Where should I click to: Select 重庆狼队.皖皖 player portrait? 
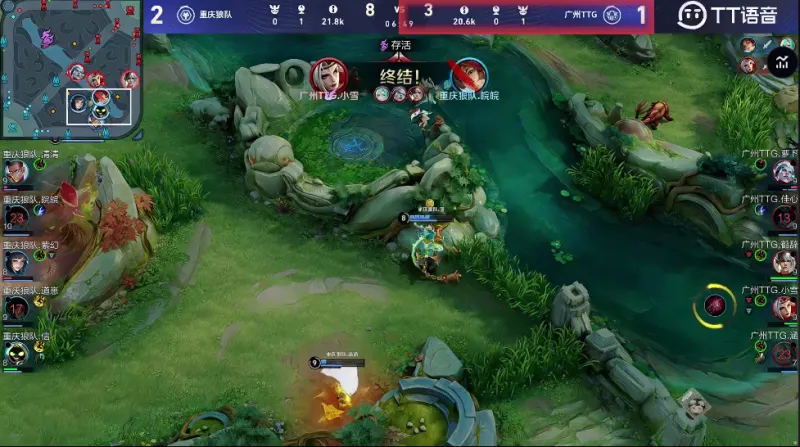coord(15,217)
